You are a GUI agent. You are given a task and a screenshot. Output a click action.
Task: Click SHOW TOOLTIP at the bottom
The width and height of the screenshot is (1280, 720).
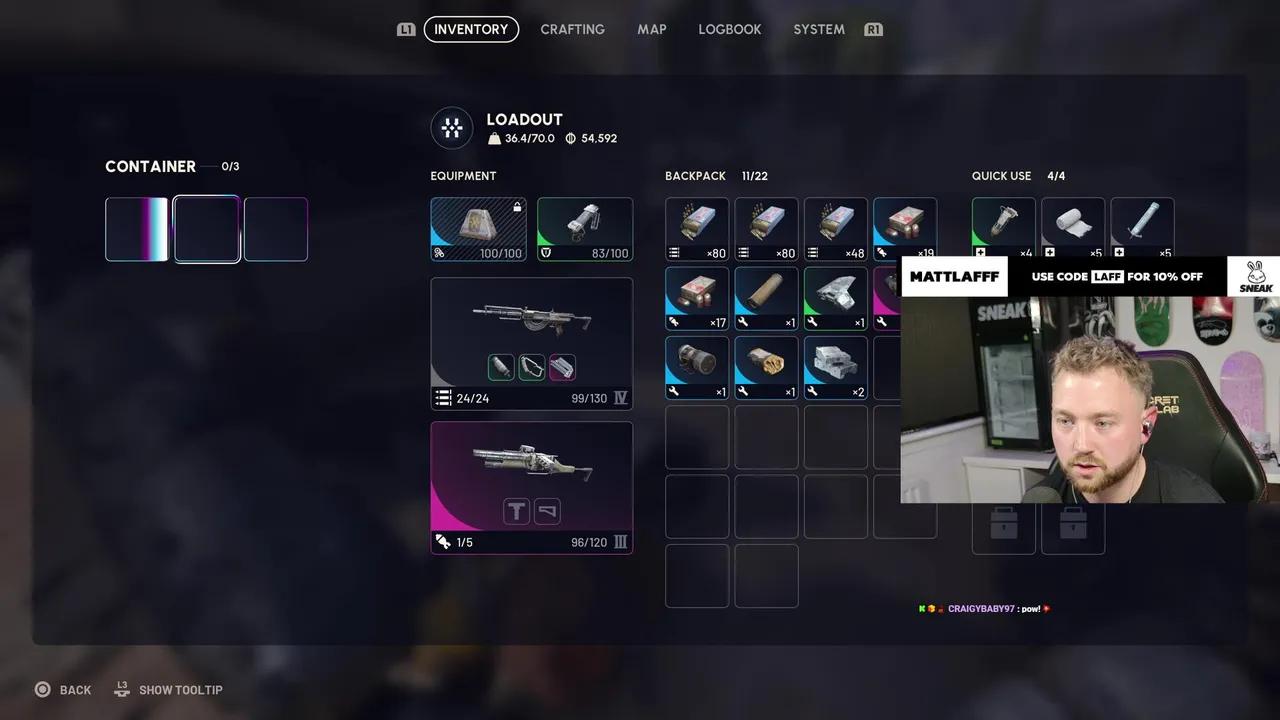[x=181, y=689]
